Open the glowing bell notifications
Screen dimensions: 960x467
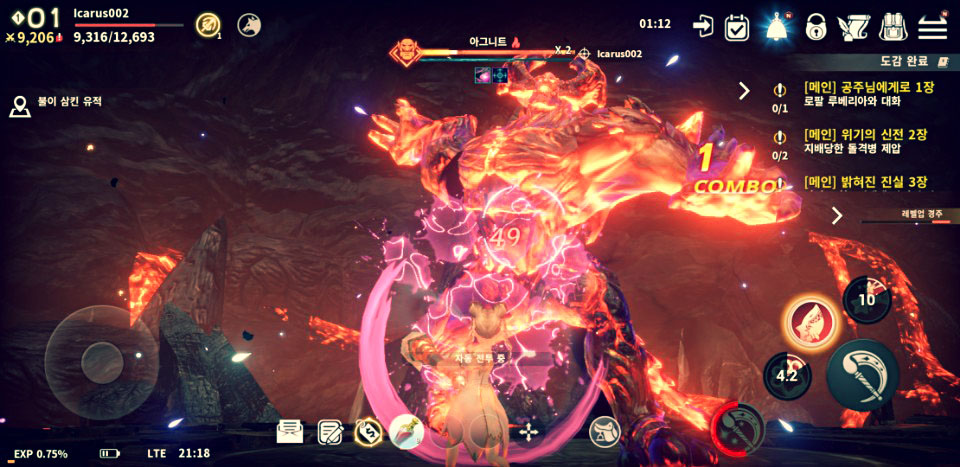pyautogui.click(x=776, y=27)
